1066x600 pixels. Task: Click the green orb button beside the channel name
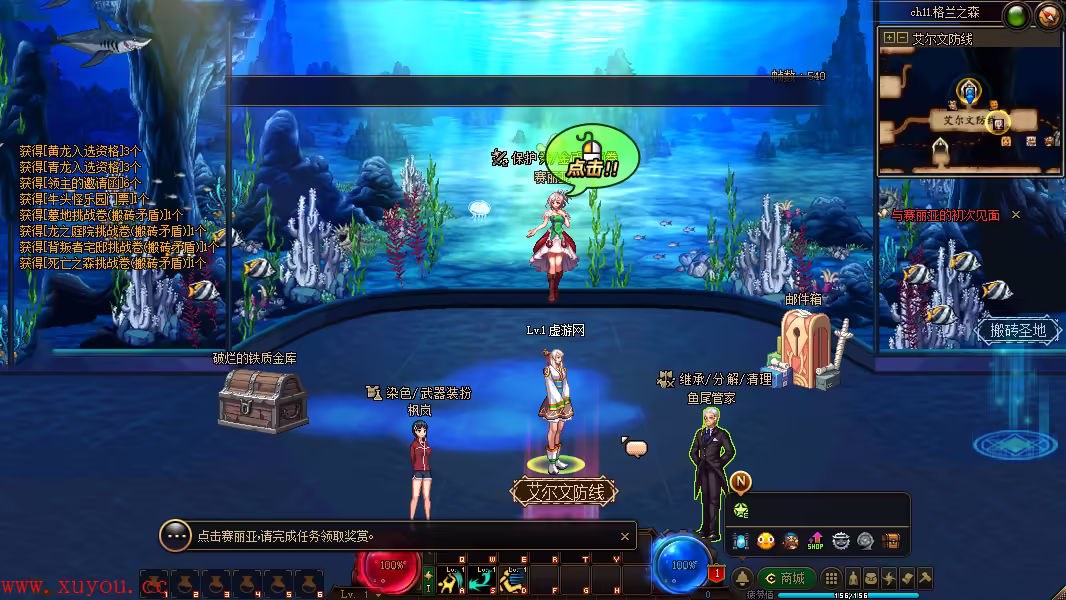coord(1017,15)
